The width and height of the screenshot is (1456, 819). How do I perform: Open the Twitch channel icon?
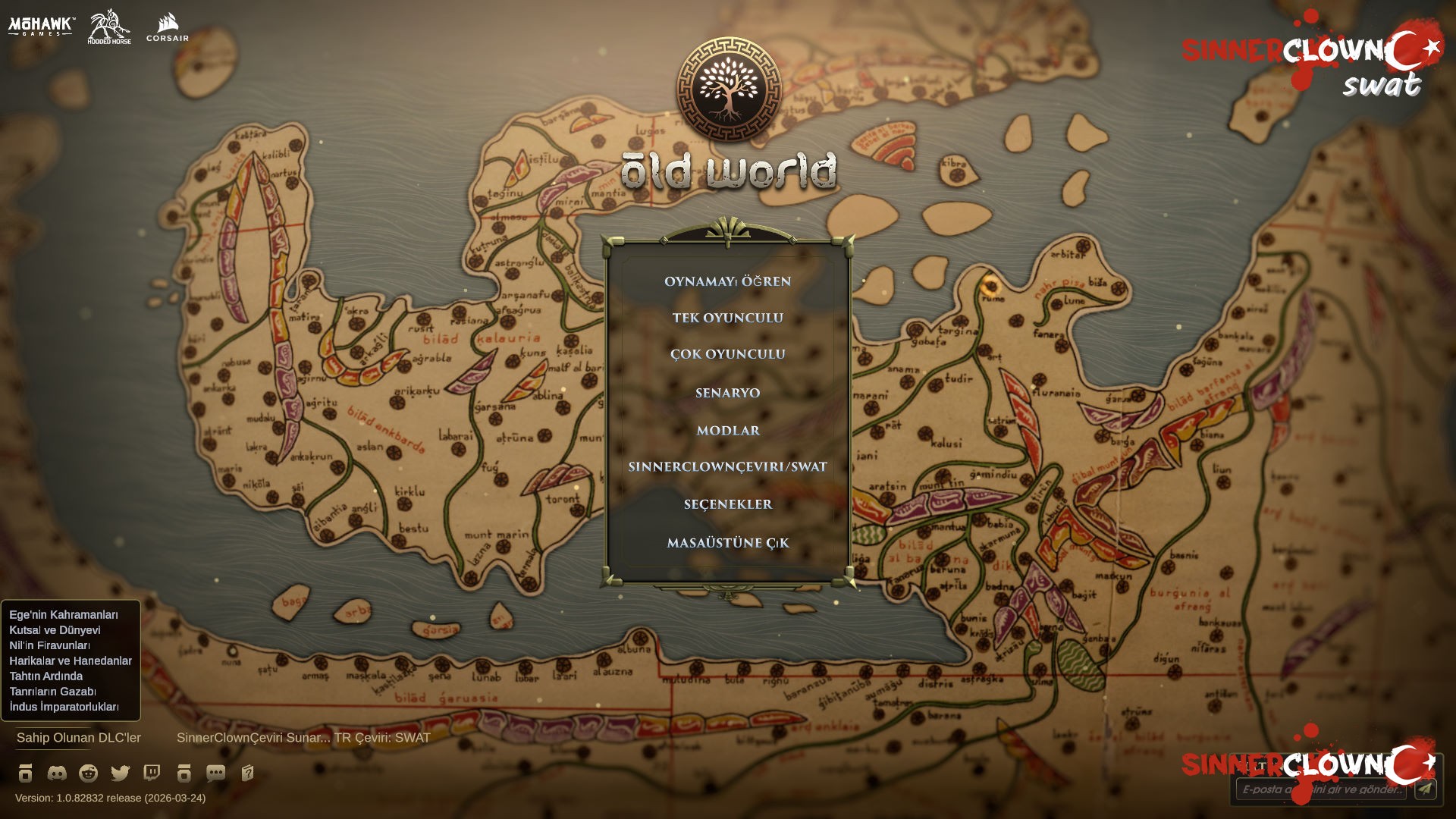[151, 773]
